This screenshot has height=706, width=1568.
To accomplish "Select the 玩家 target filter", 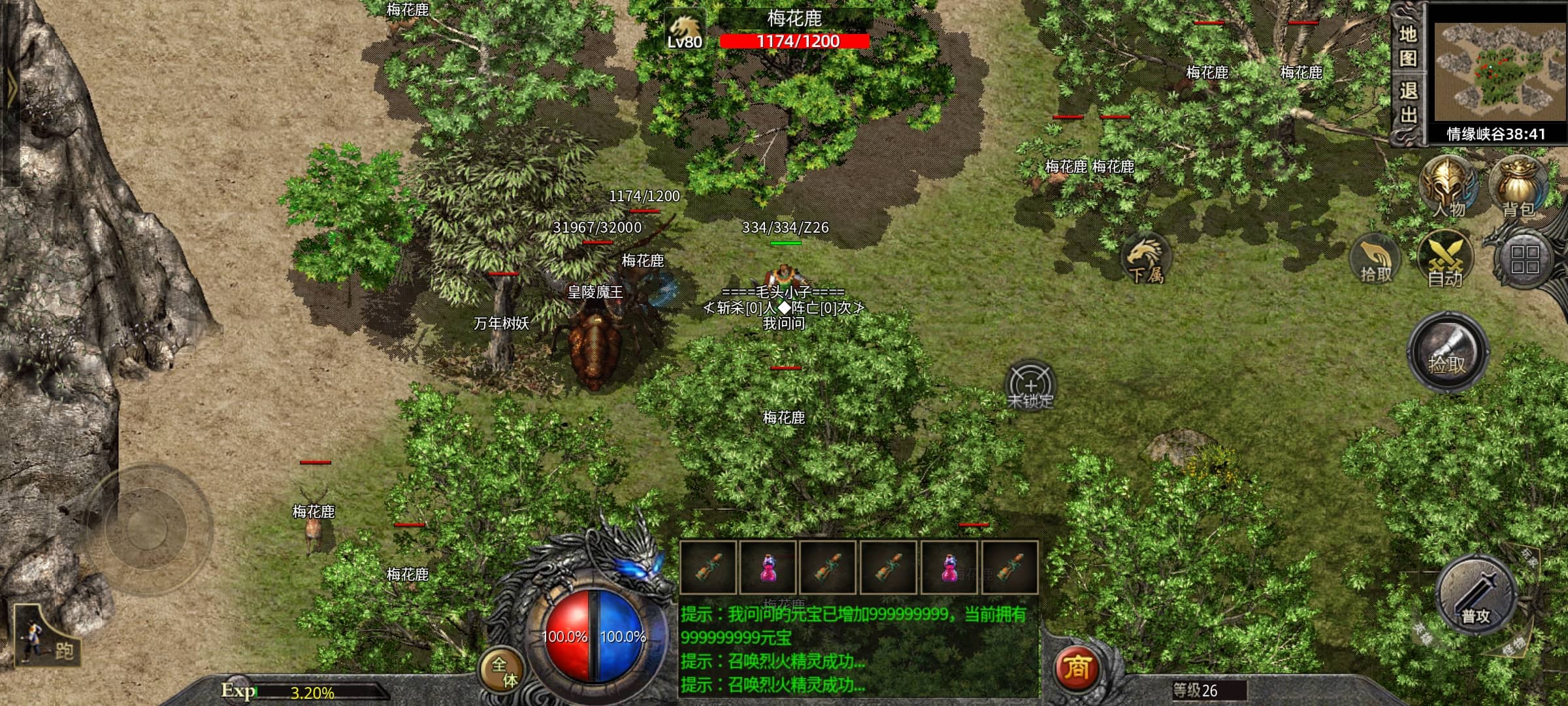I will pos(1529,560).
